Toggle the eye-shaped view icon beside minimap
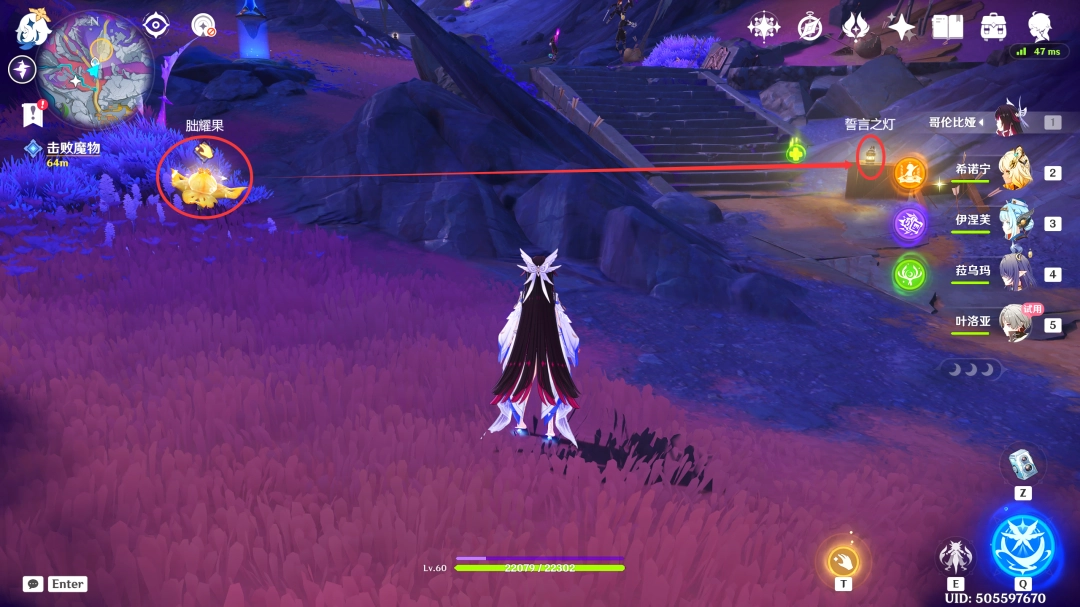 coord(156,25)
